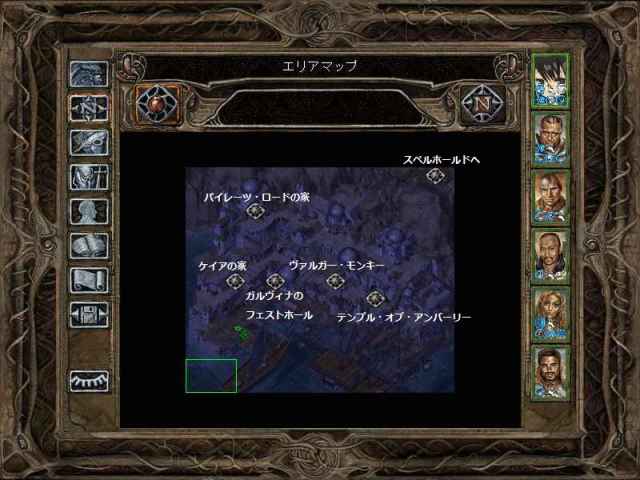Select the woman's party portrait
This screenshot has width=640, height=480.
pyautogui.click(x=549, y=315)
